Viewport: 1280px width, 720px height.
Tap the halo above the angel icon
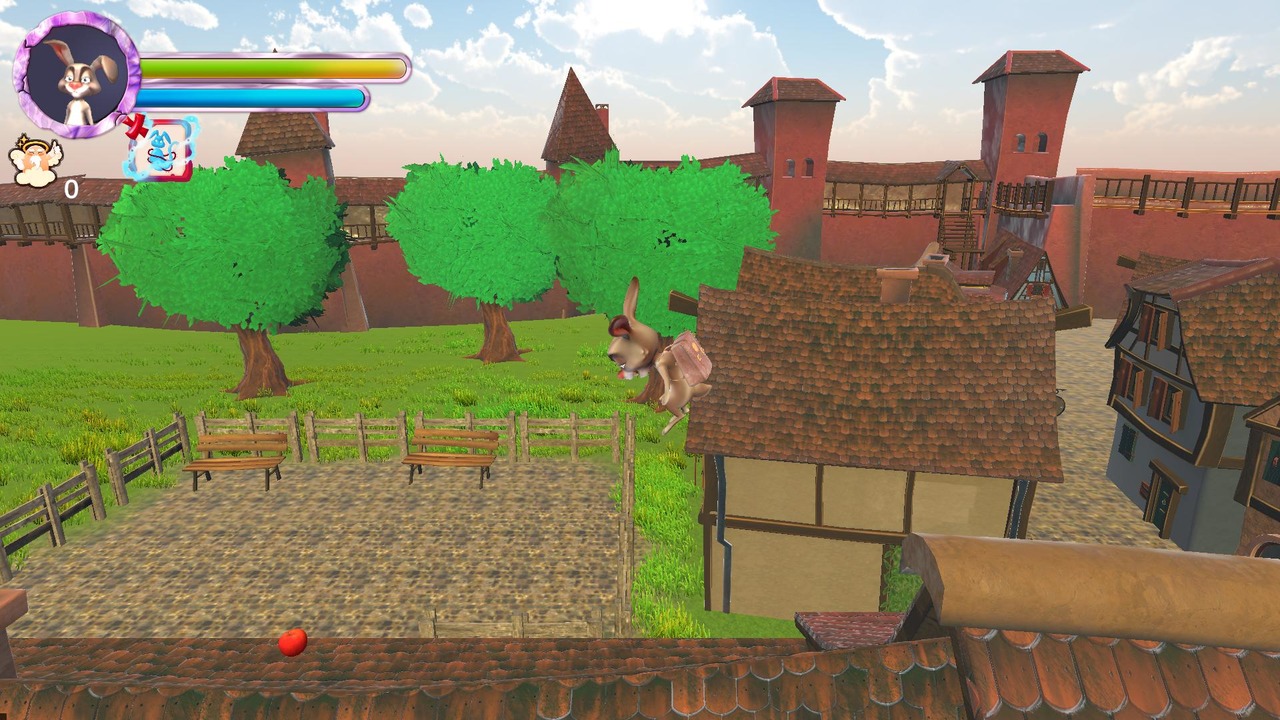coord(35,143)
